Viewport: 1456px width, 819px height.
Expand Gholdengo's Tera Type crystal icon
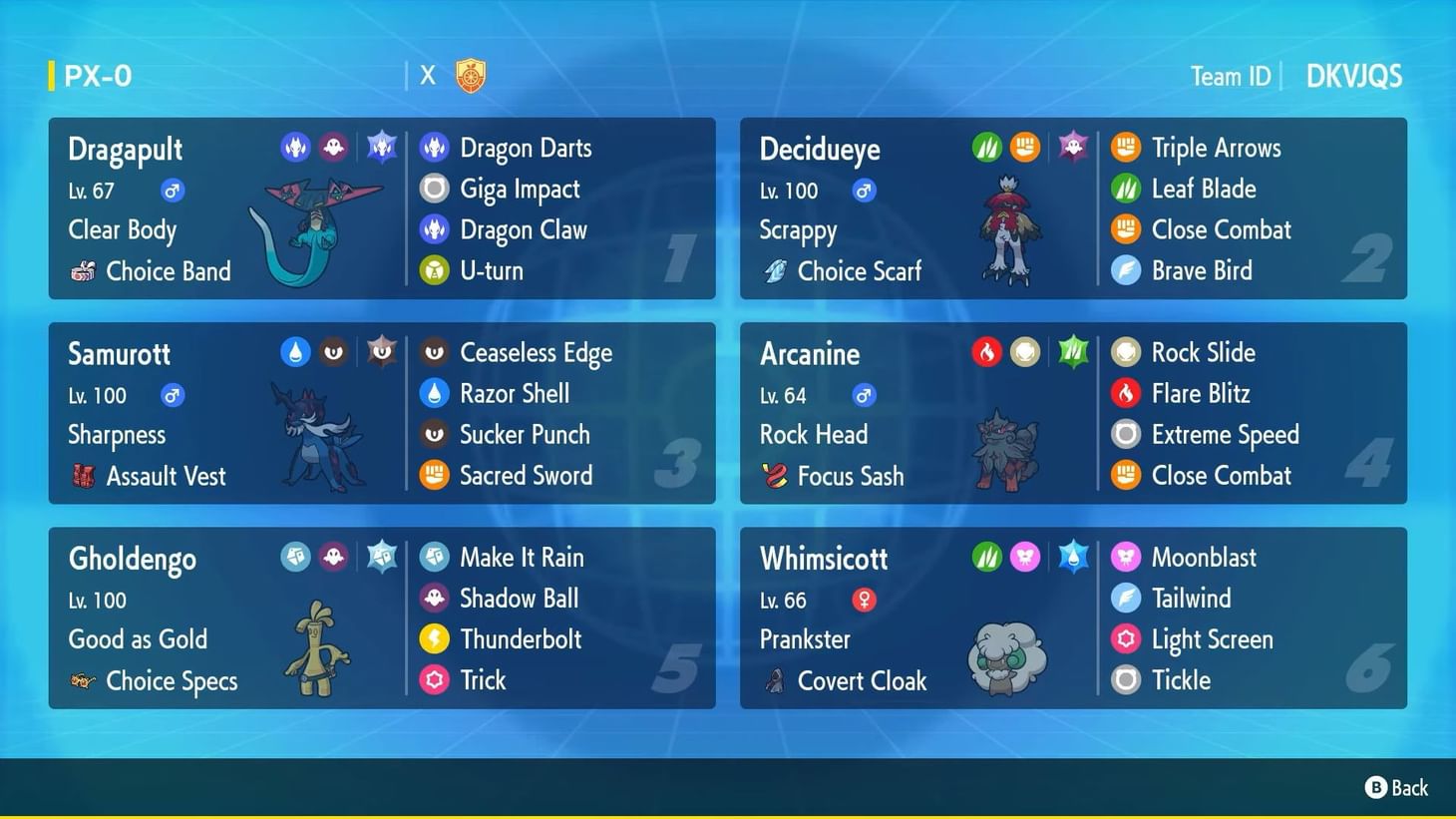382,557
